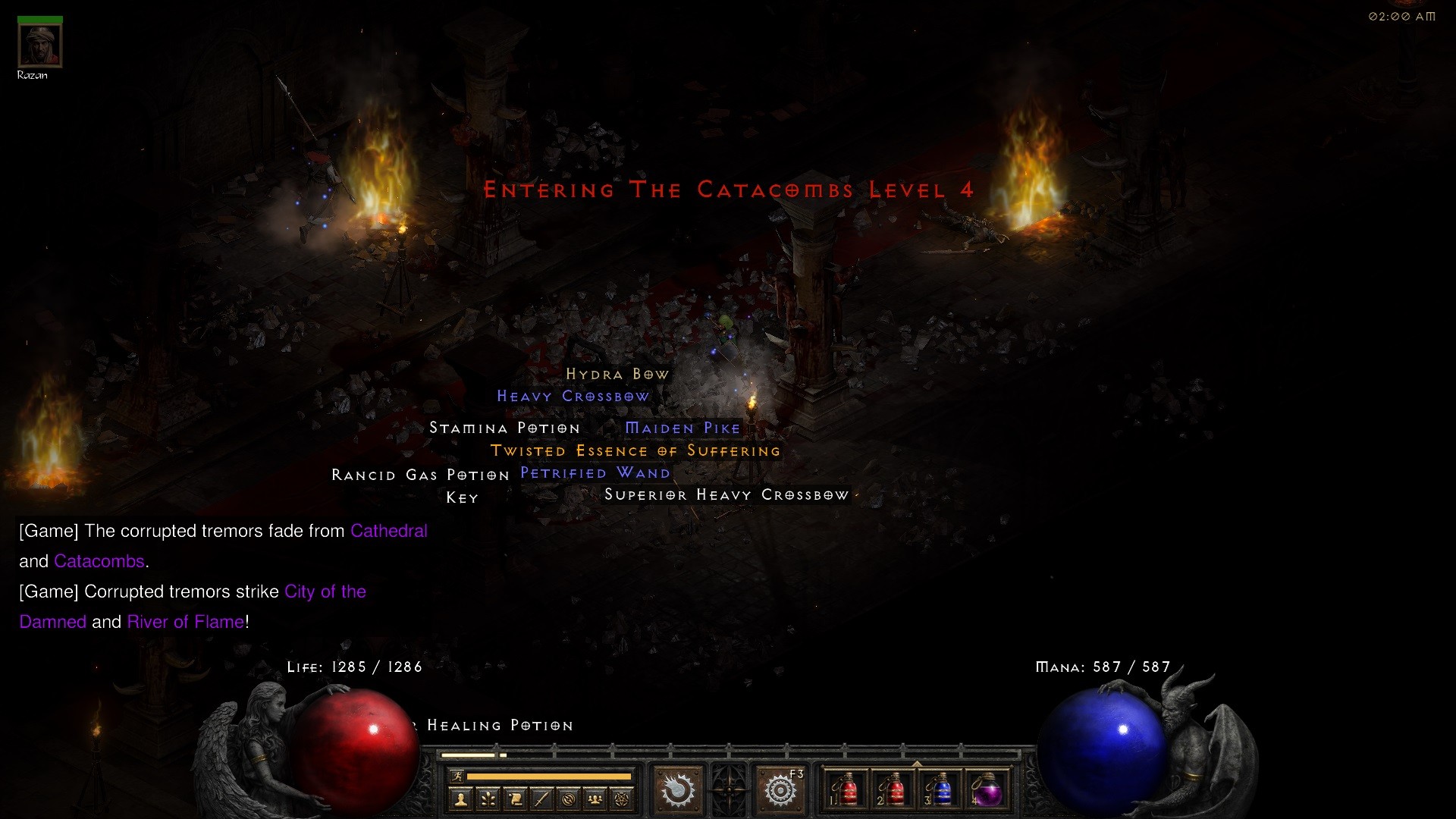Click the automap globe icon on the mini panel
Screen dimensions: 1456x819
[x=568, y=799]
